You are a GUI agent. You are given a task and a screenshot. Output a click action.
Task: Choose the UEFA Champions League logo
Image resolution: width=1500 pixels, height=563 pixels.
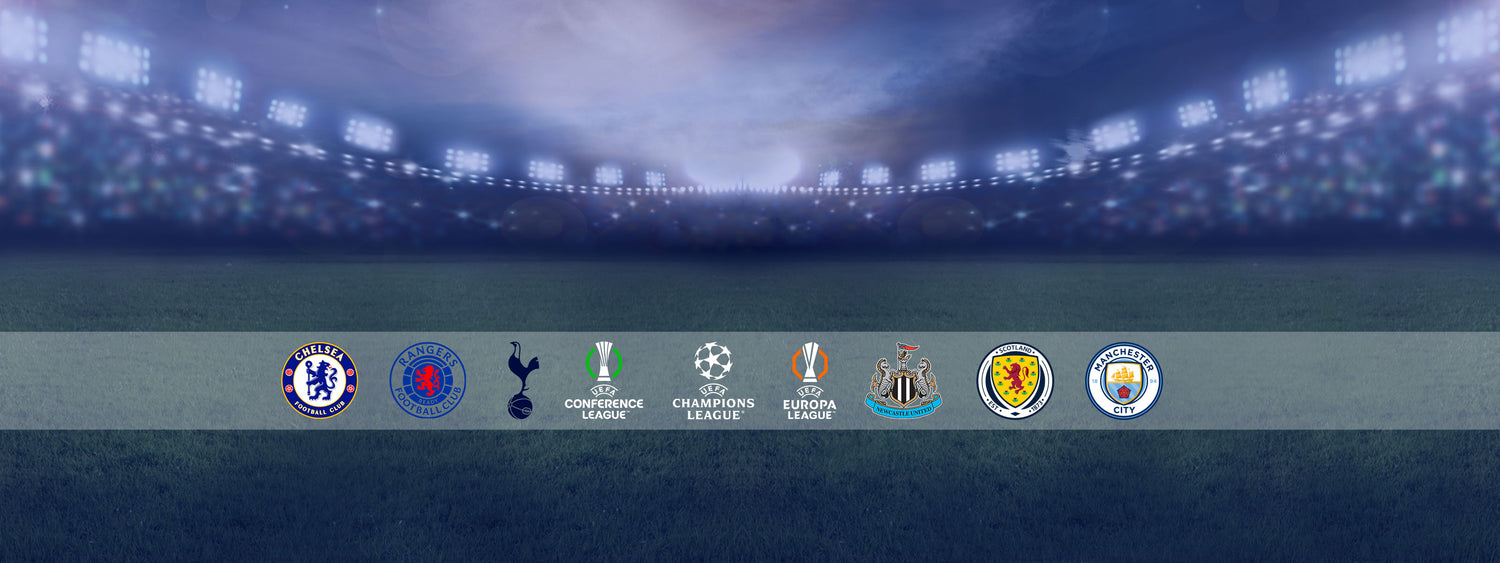(713, 381)
